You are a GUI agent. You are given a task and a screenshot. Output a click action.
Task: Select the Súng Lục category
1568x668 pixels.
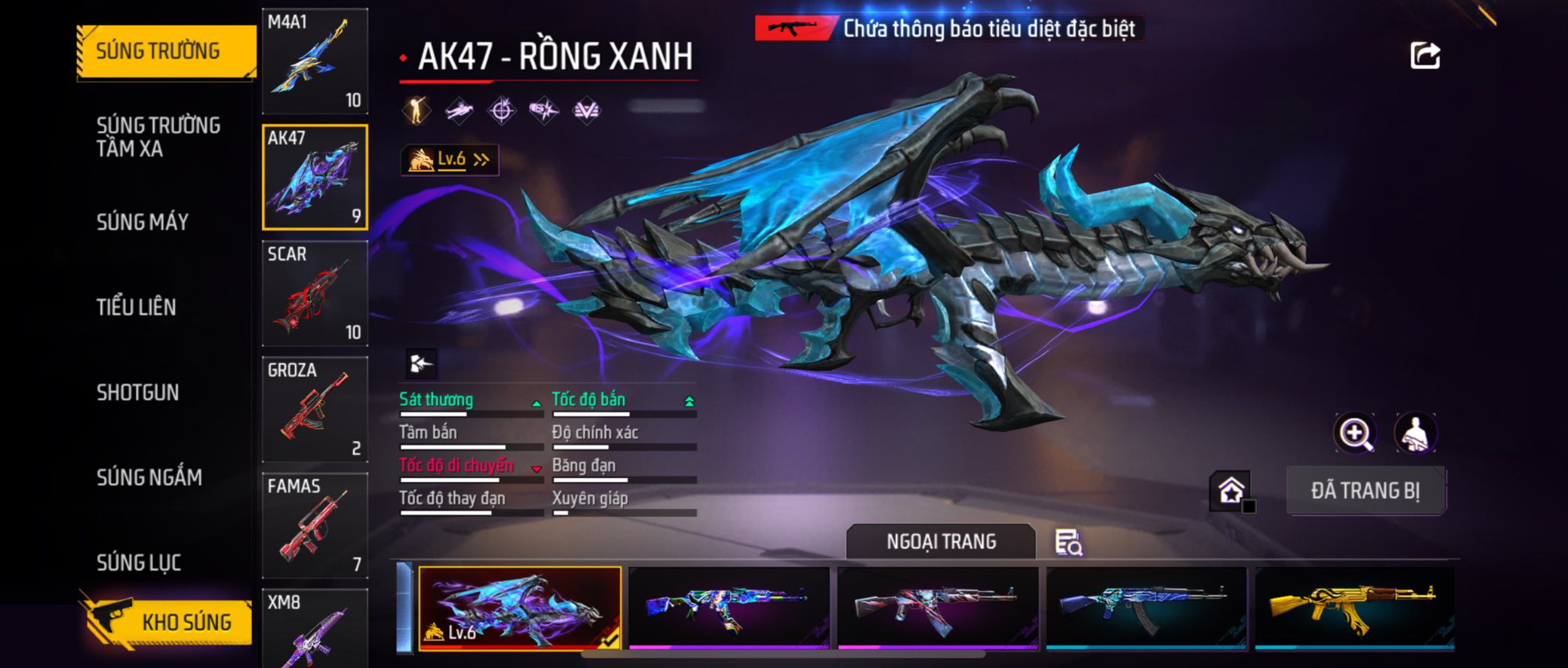pos(139,562)
